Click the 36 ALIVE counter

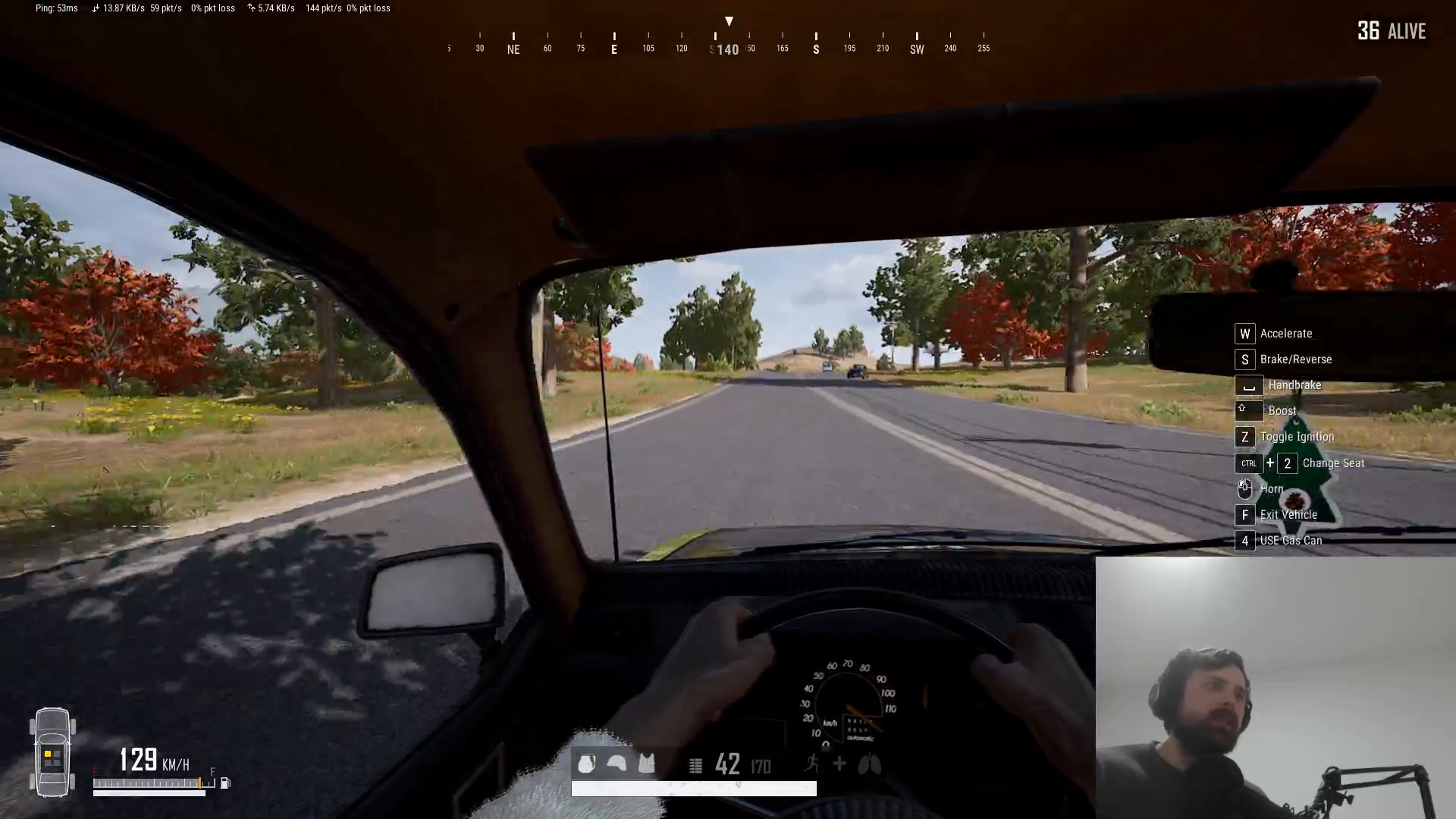coord(1392,32)
